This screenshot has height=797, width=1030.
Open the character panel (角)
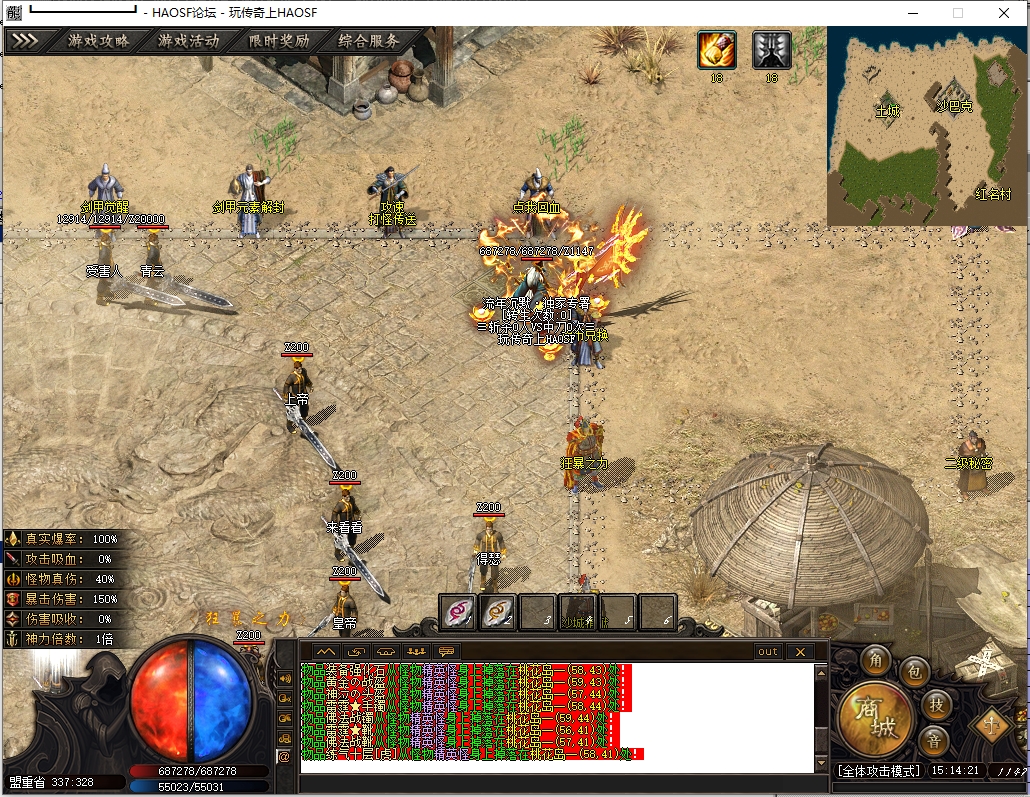[x=877, y=660]
